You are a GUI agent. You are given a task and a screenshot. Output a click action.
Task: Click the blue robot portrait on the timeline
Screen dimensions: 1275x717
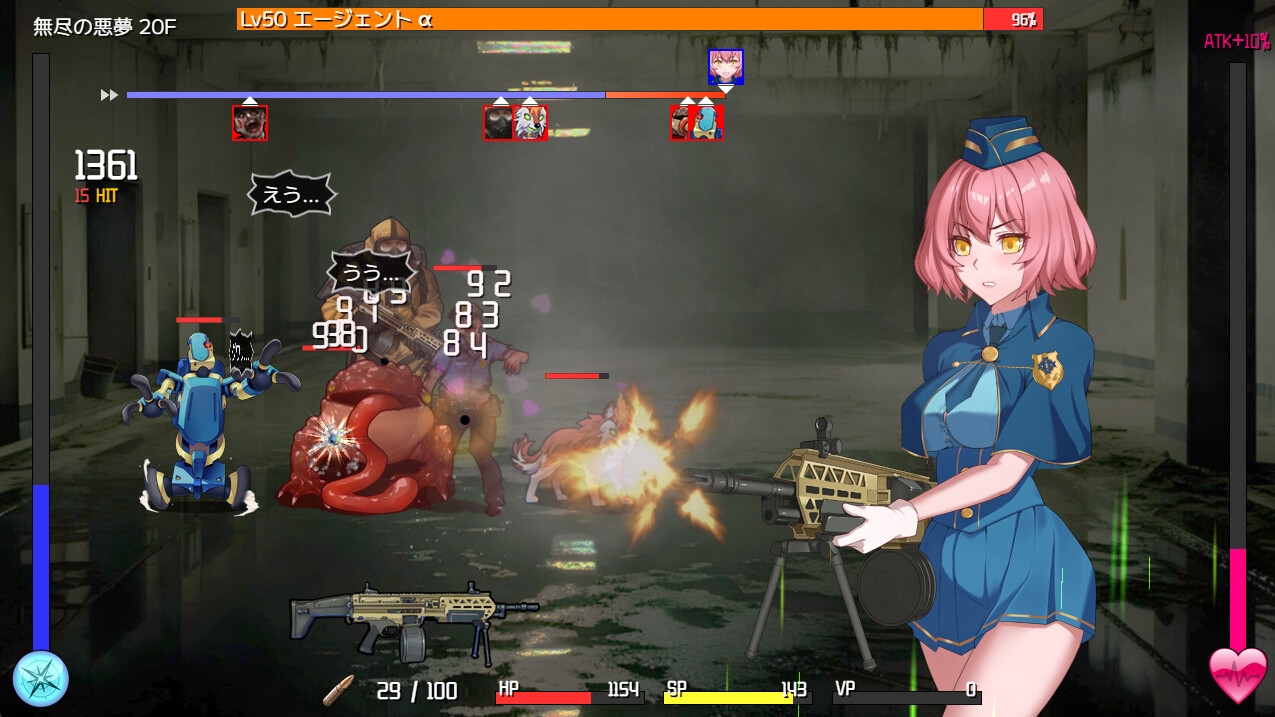point(709,123)
